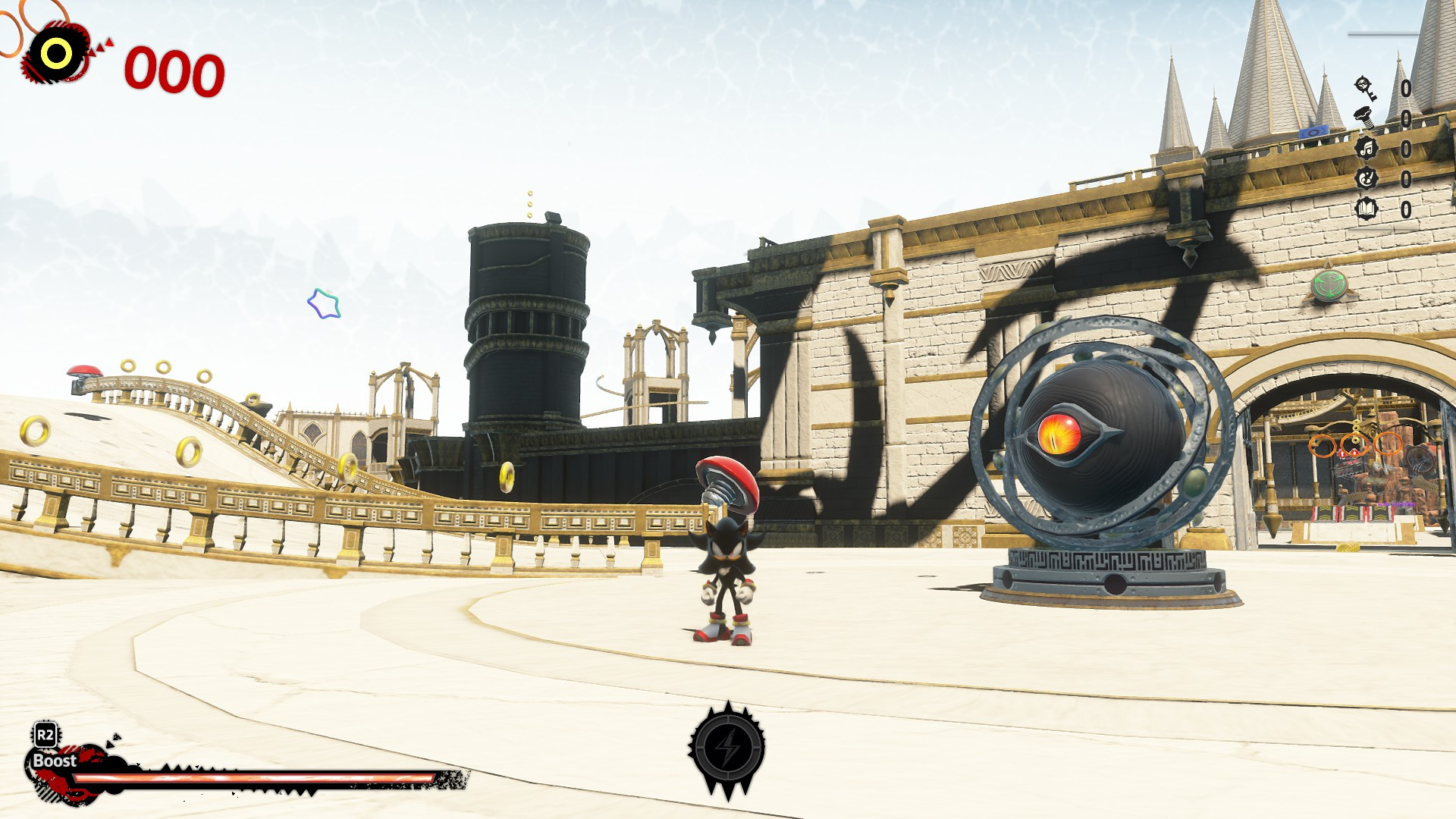
Task: Click the rainbow star token
Action: click(x=324, y=303)
